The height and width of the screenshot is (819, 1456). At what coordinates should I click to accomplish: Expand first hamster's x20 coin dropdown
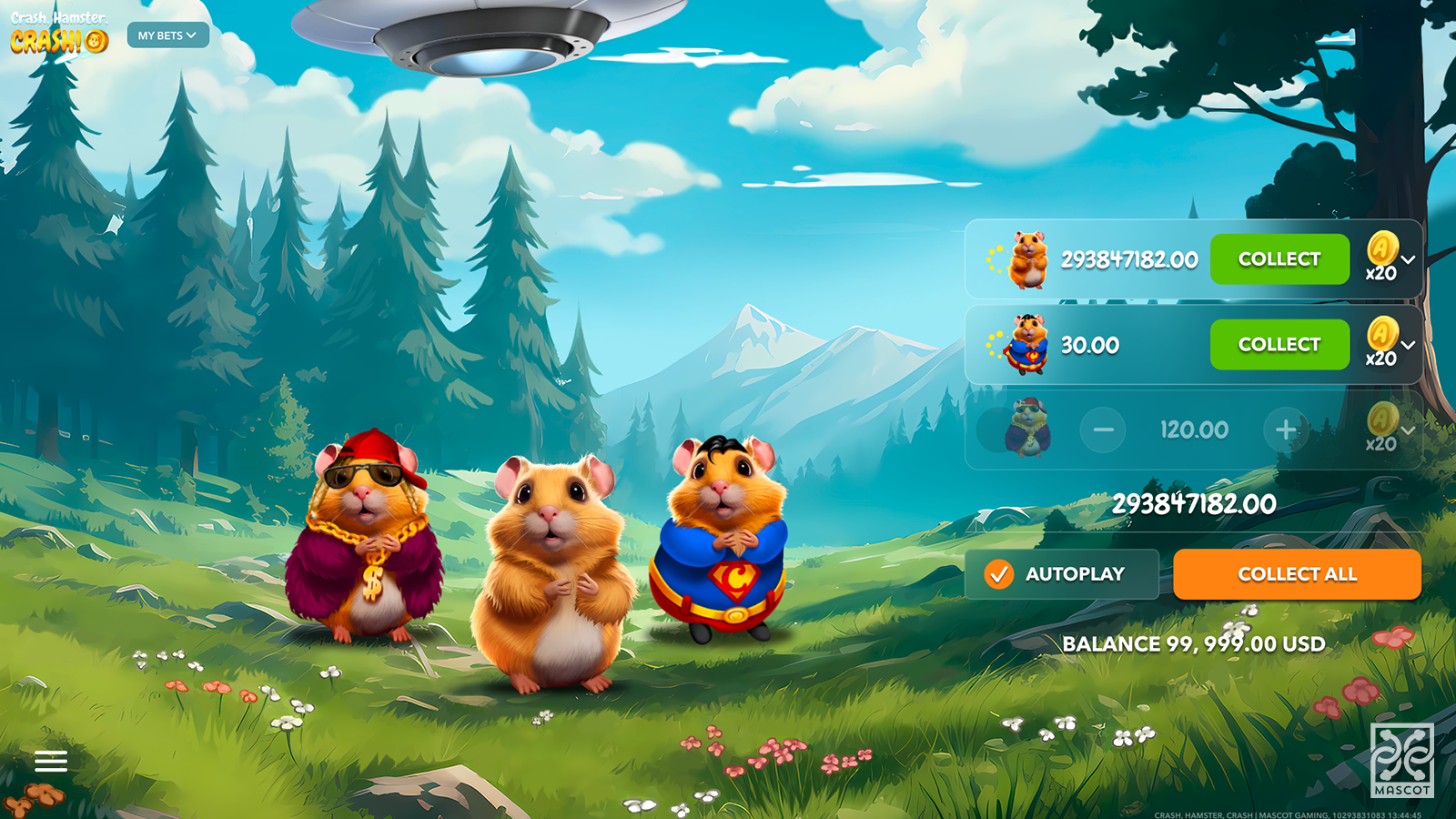click(x=1408, y=260)
